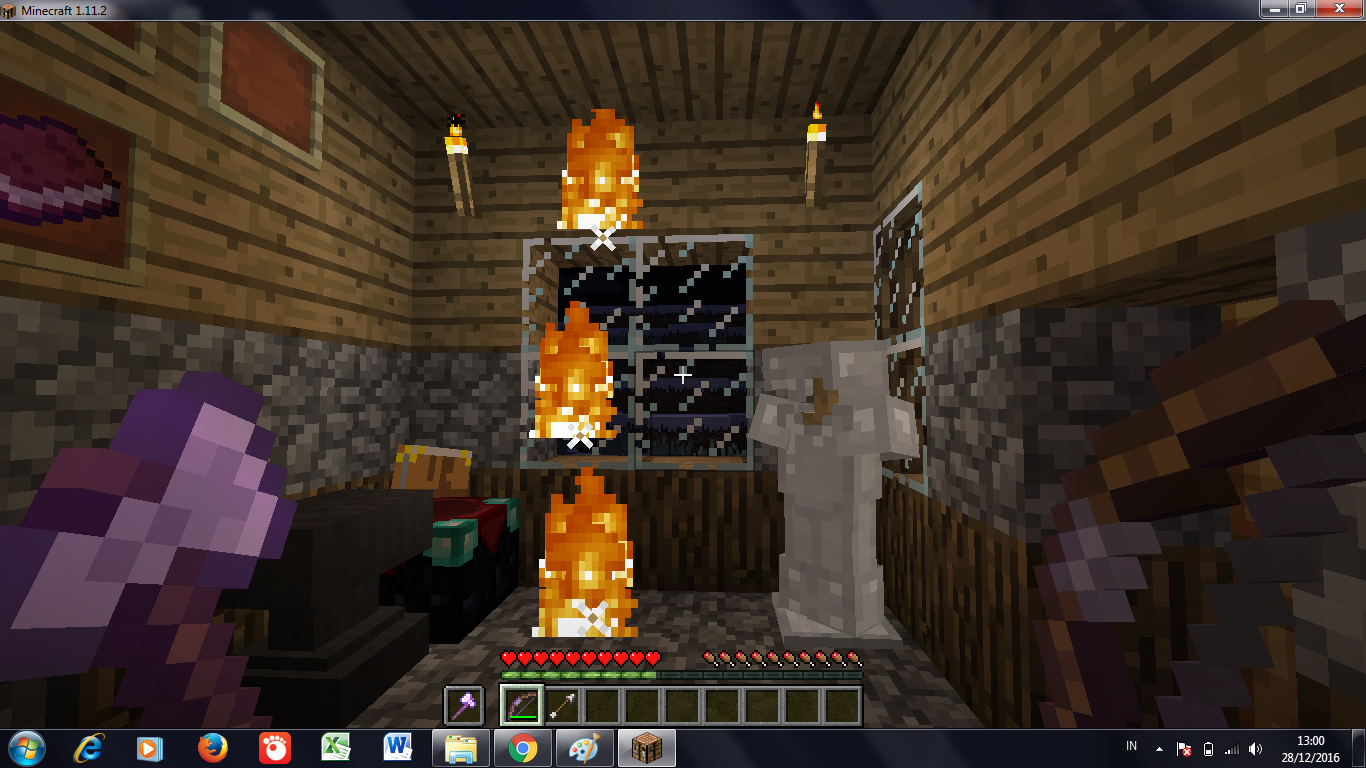
Task: Open Microsoft Word from the taskbar
Action: tap(398, 748)
